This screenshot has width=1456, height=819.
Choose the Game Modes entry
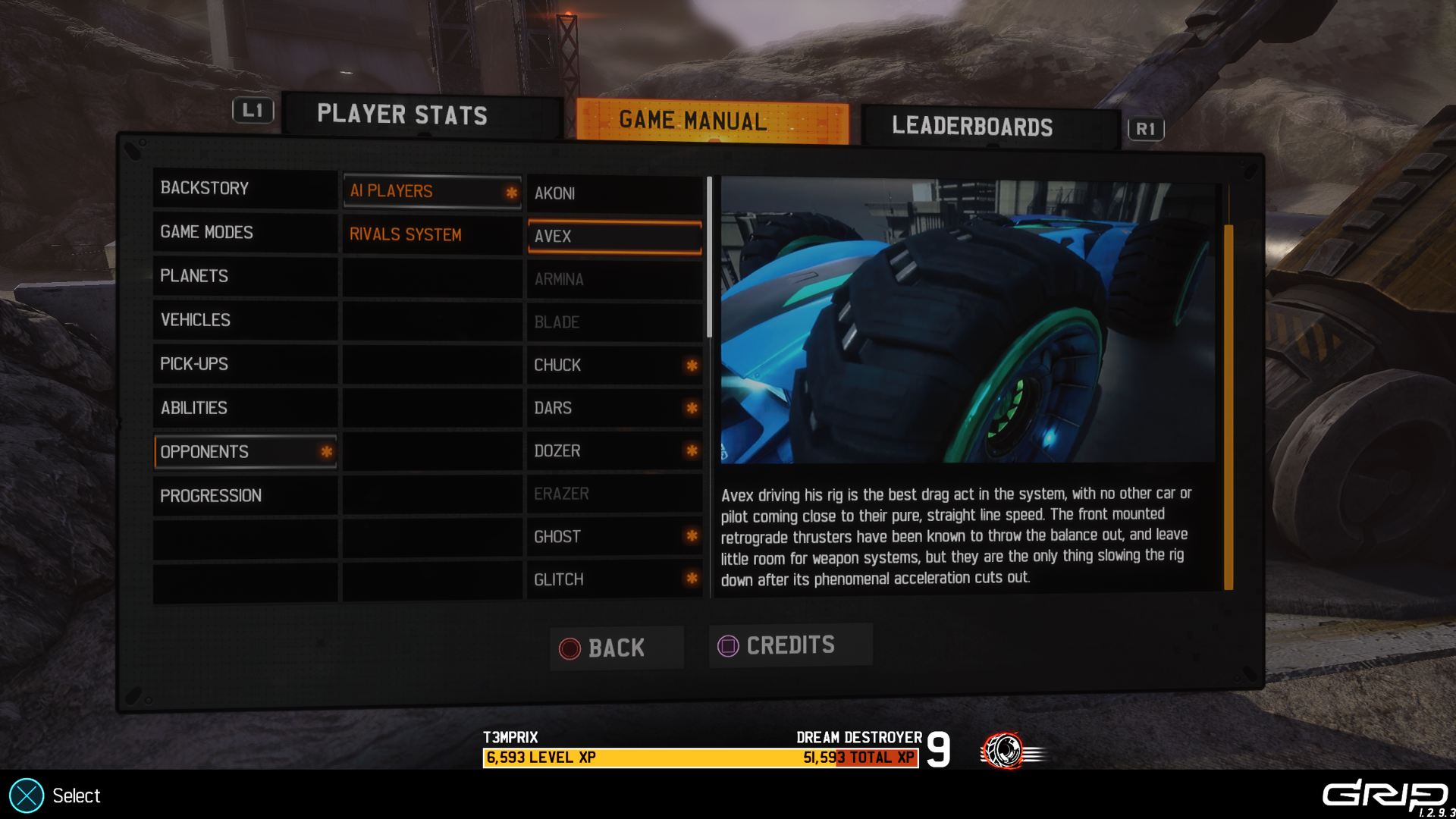[x=244, y=232]
